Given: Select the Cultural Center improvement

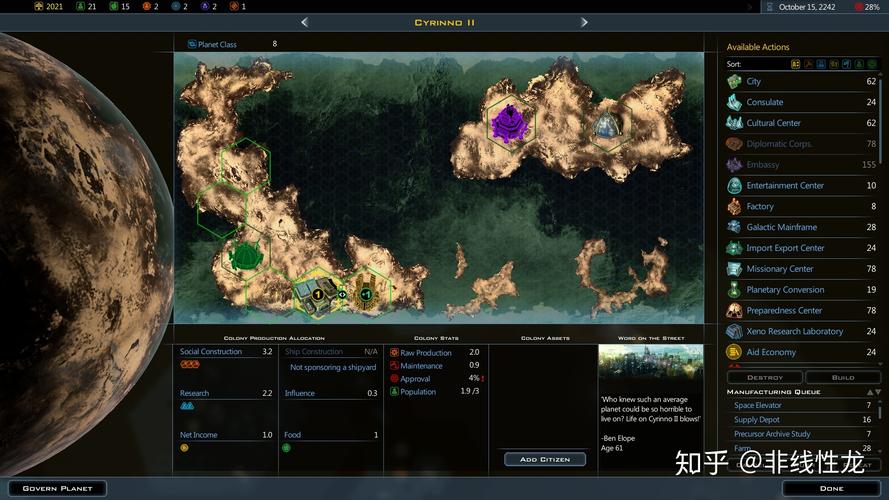Looking at the screenshot, I should point(773,123).
